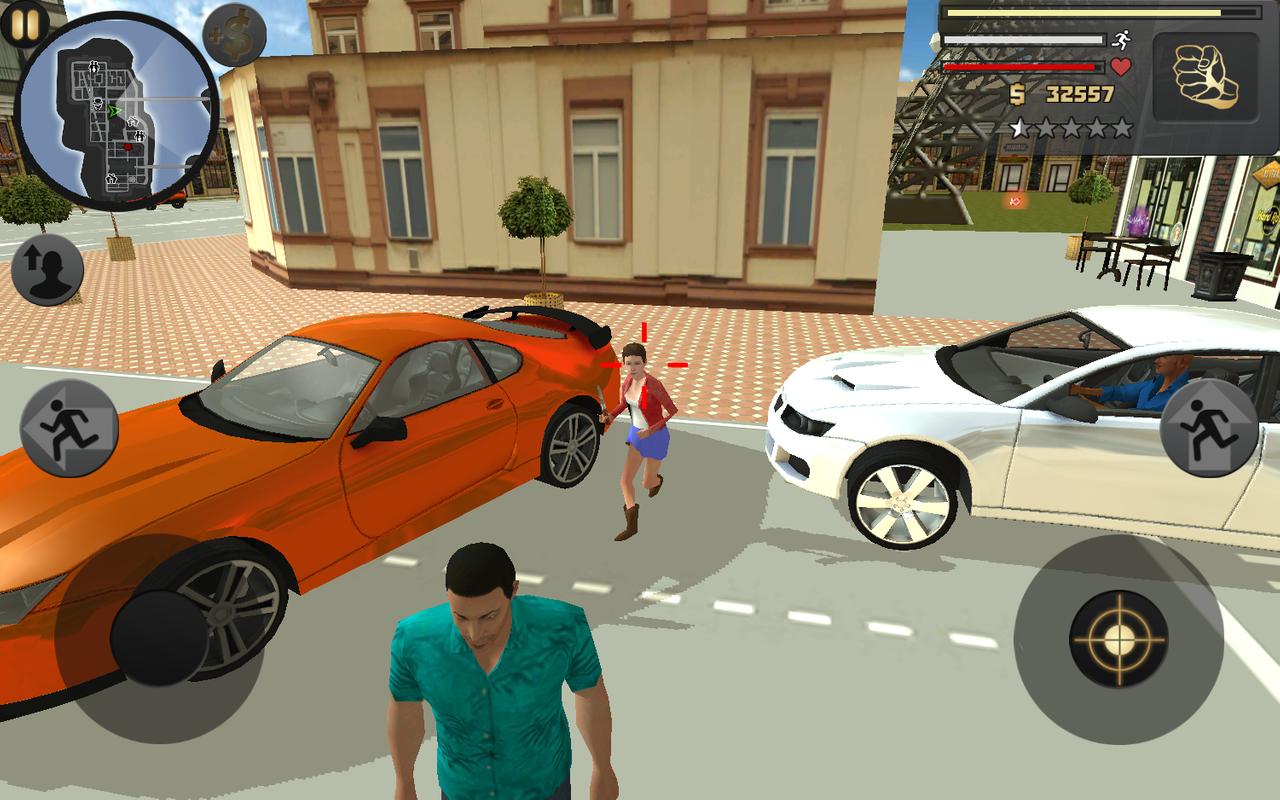
Task: Tap the stamina running figure icon
Action: (1121, 40)
